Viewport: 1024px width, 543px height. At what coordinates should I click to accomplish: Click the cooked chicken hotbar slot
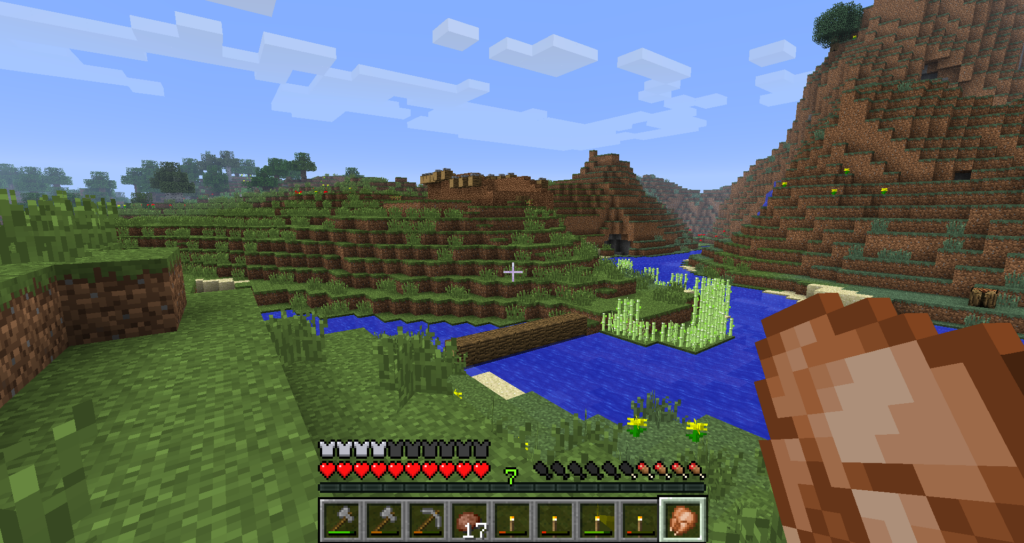pos(684,520)
